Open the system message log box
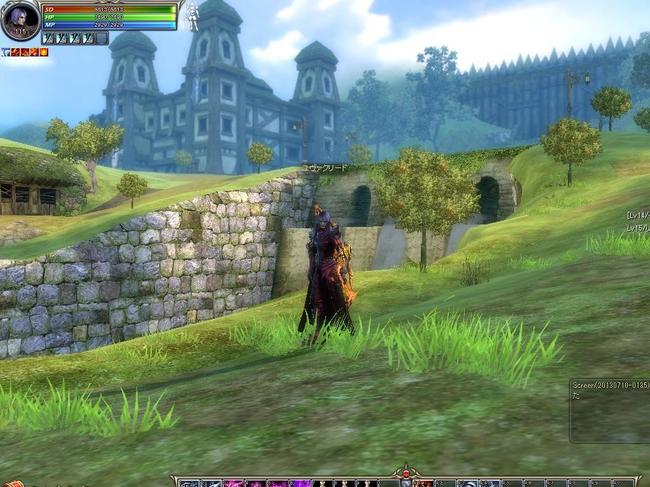The image size is (650, 487). tap(609, 410)
